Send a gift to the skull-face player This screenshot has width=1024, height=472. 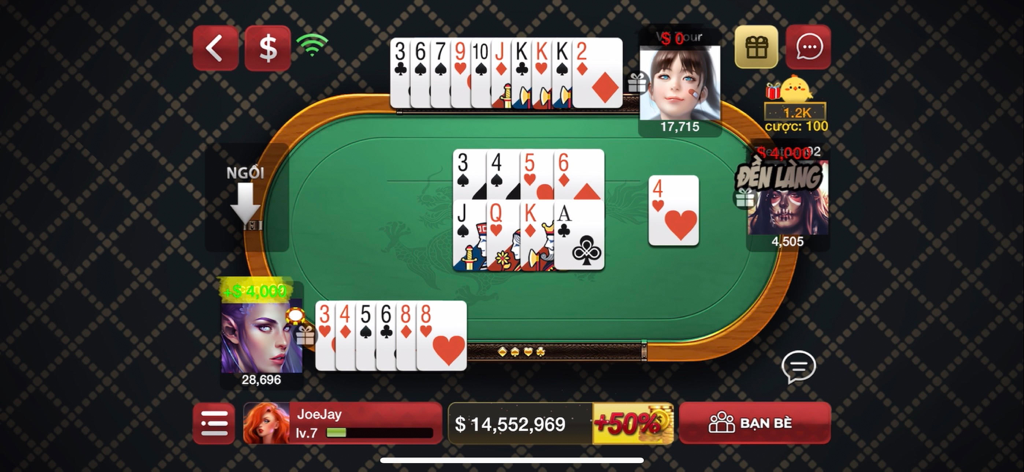(x=744, y=198)
